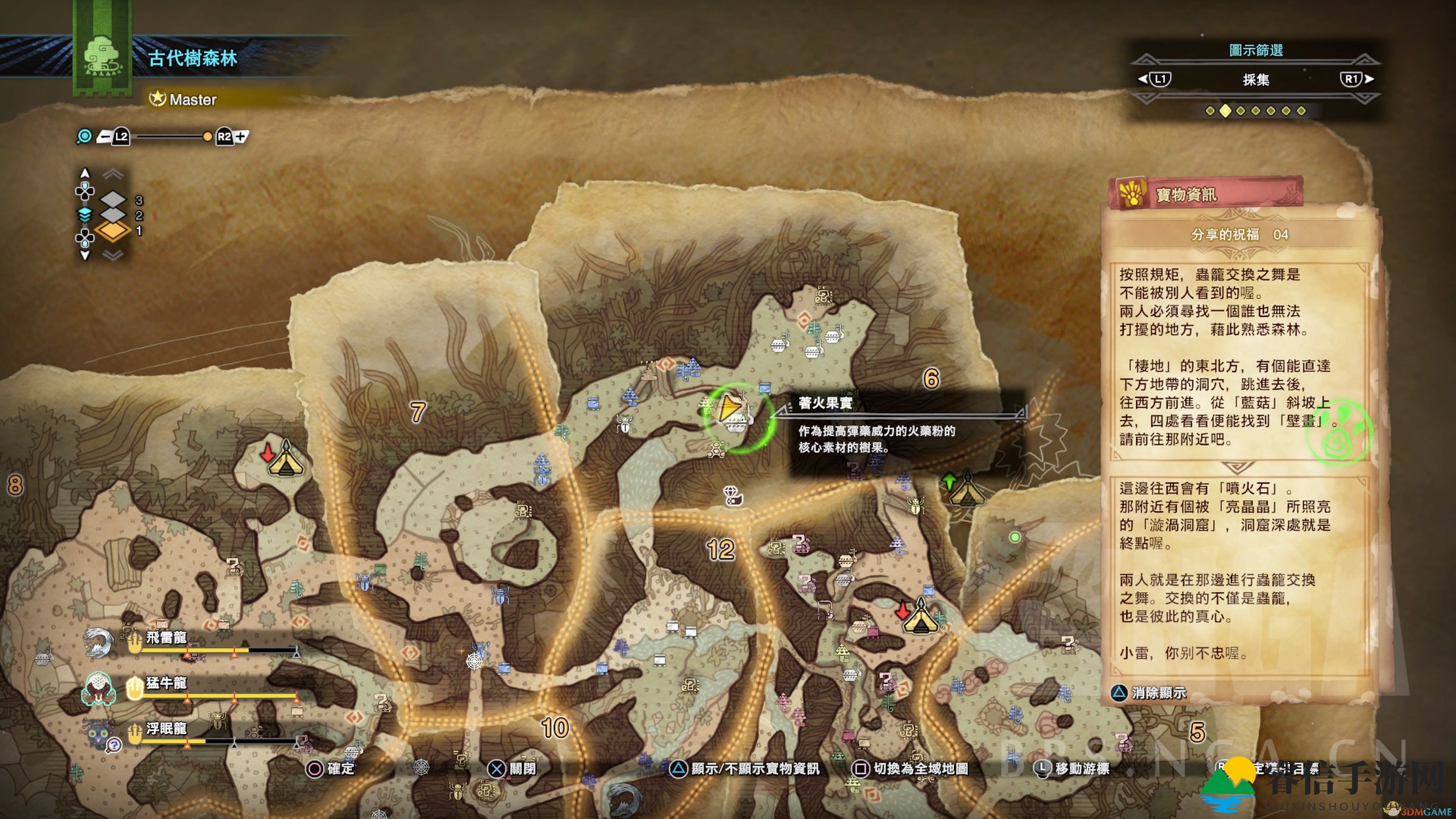The image size is (1456, 819).
Task: Move the map zoom slider handle
Action: 207,137
